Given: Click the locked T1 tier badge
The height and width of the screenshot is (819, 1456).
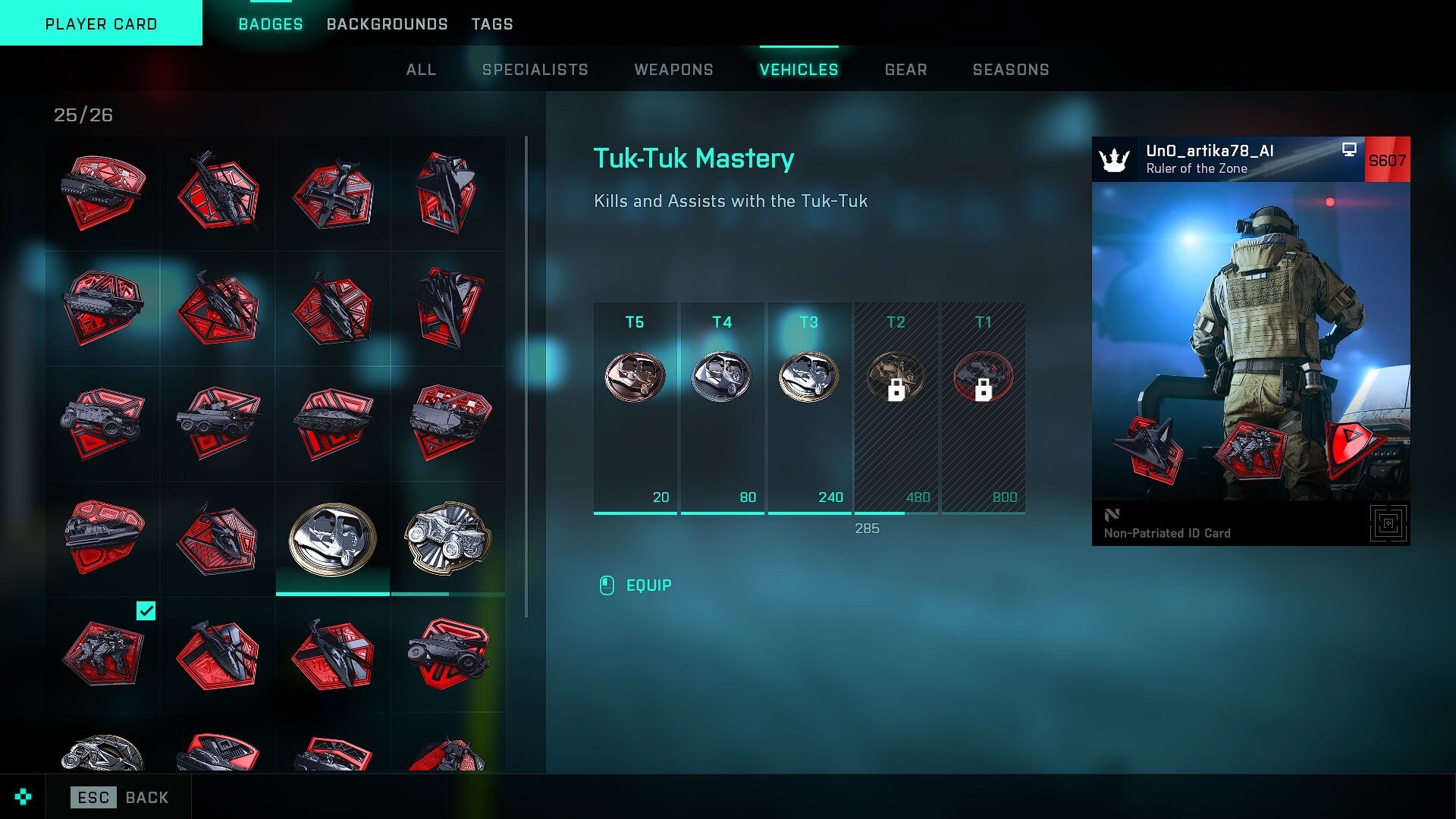Looking at the screenshot, I should [983, 376].
